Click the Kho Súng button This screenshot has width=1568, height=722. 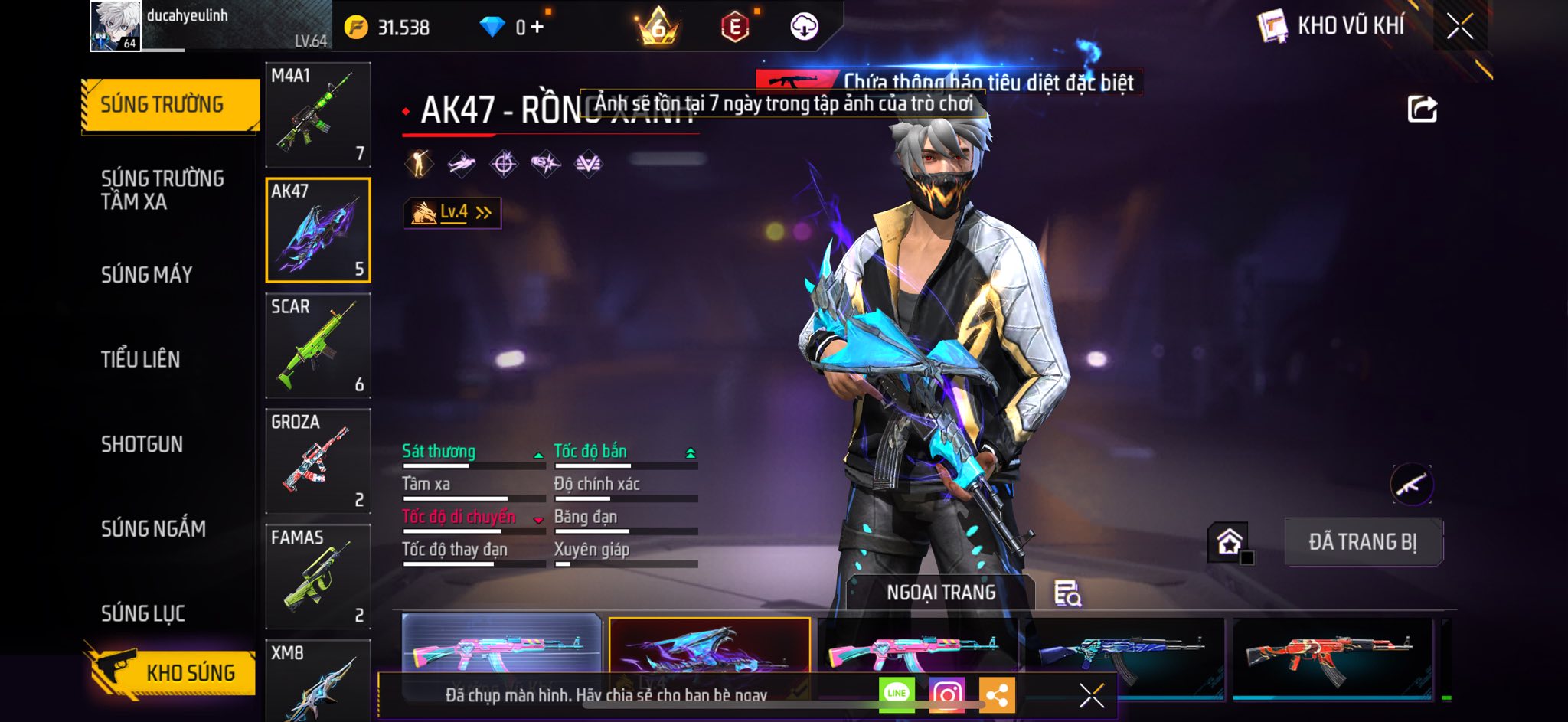click(x=173, y=673)
